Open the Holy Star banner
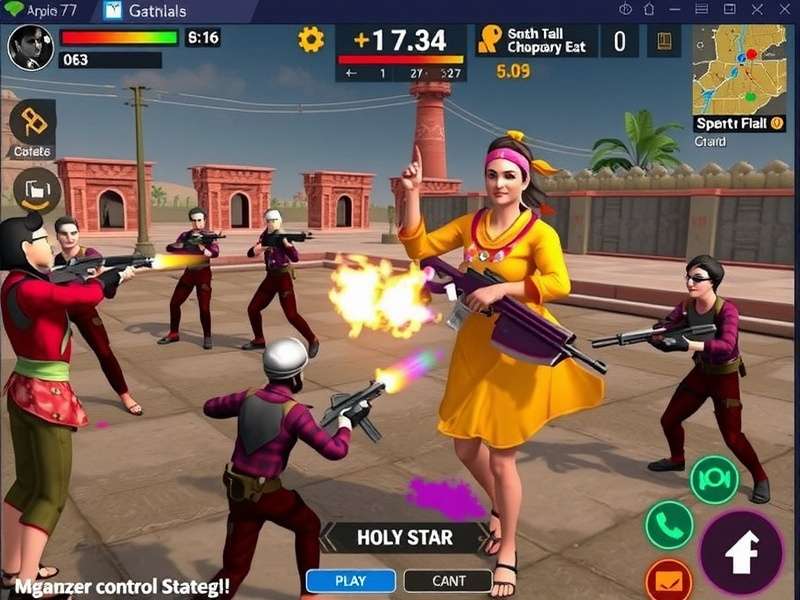The image size is (800, 600). click(x=404, y=538)
